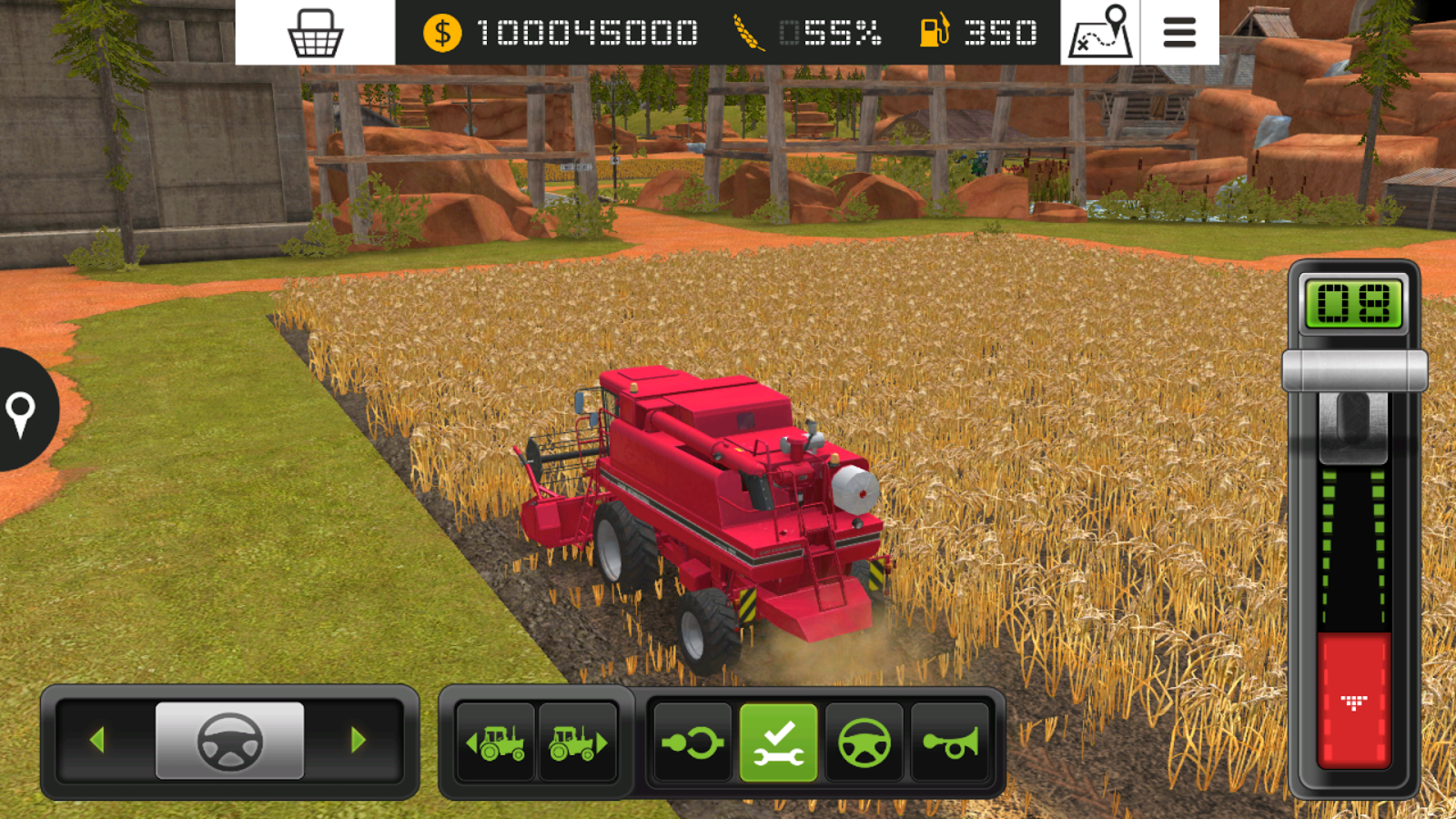This screenshot has height=819, width=1456.
Task: Open the map with route icon
Action: 1100,33
